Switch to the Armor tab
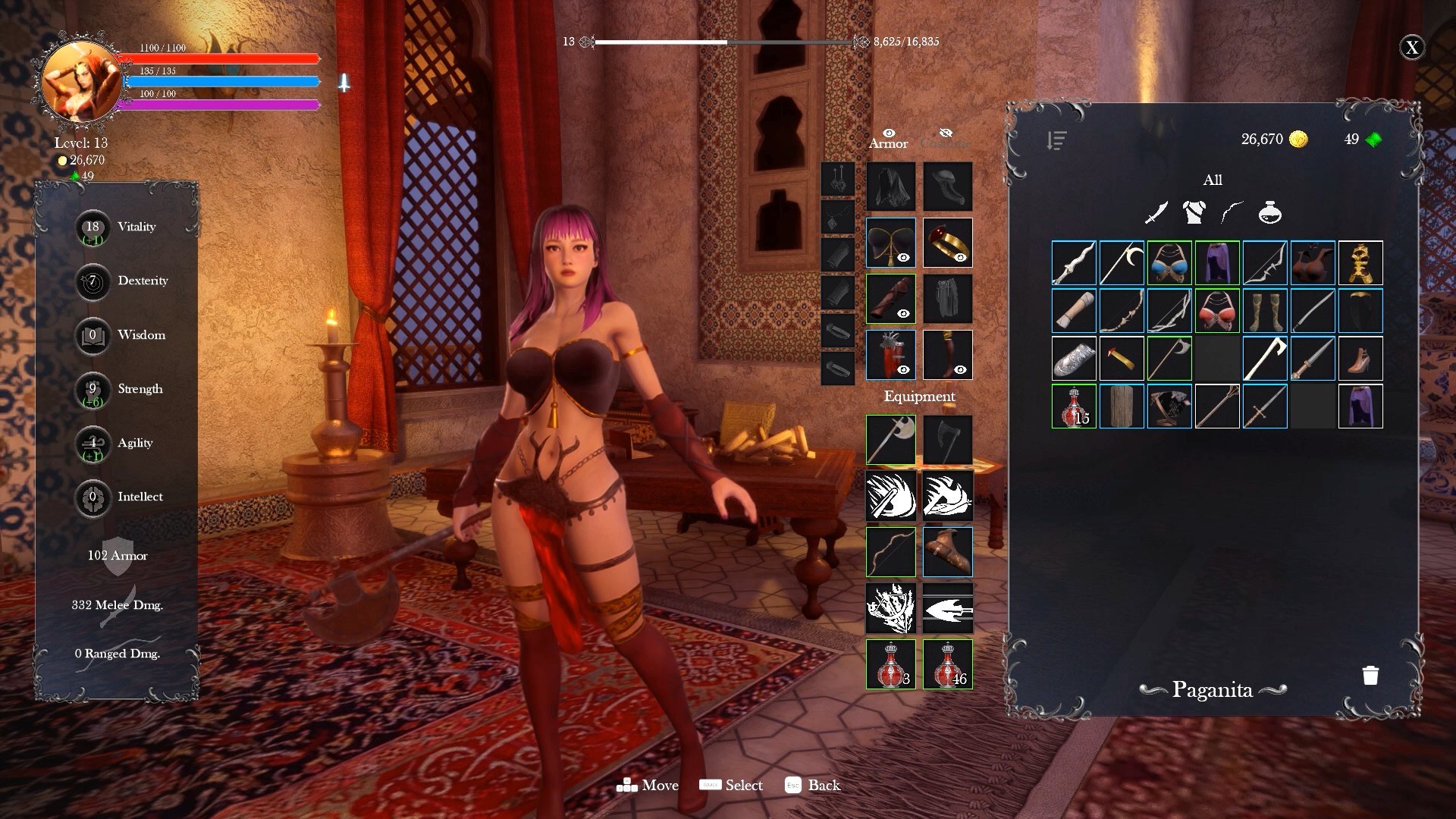 (889, 143)
